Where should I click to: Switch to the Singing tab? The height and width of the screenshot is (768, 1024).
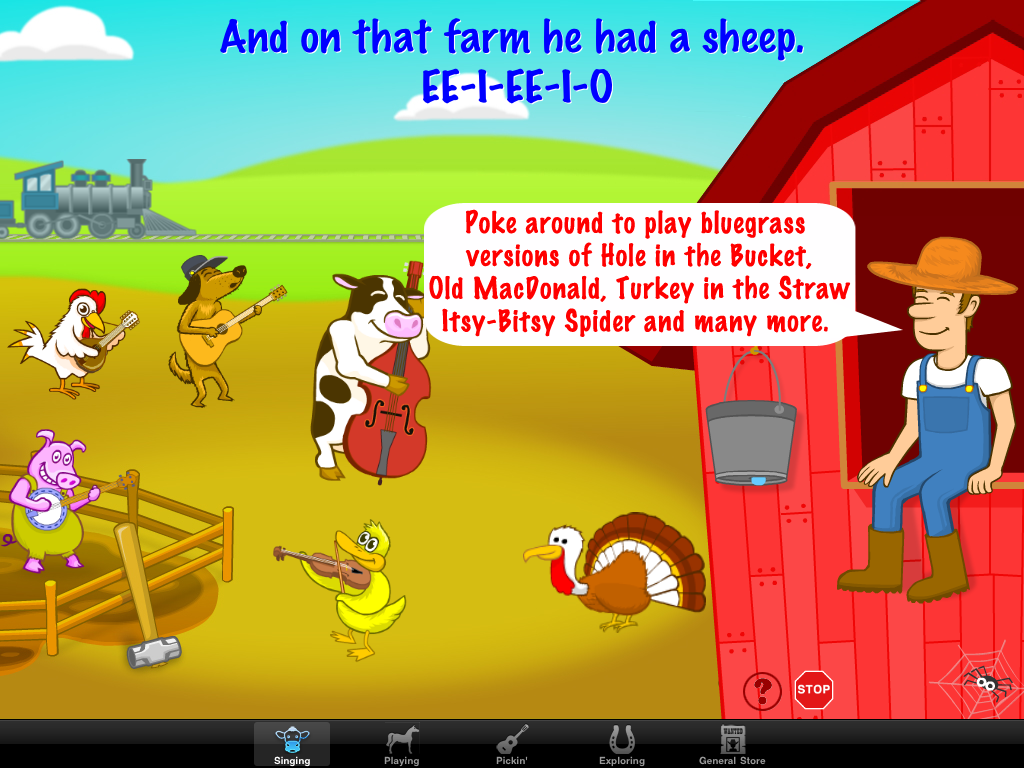[291, 745]
